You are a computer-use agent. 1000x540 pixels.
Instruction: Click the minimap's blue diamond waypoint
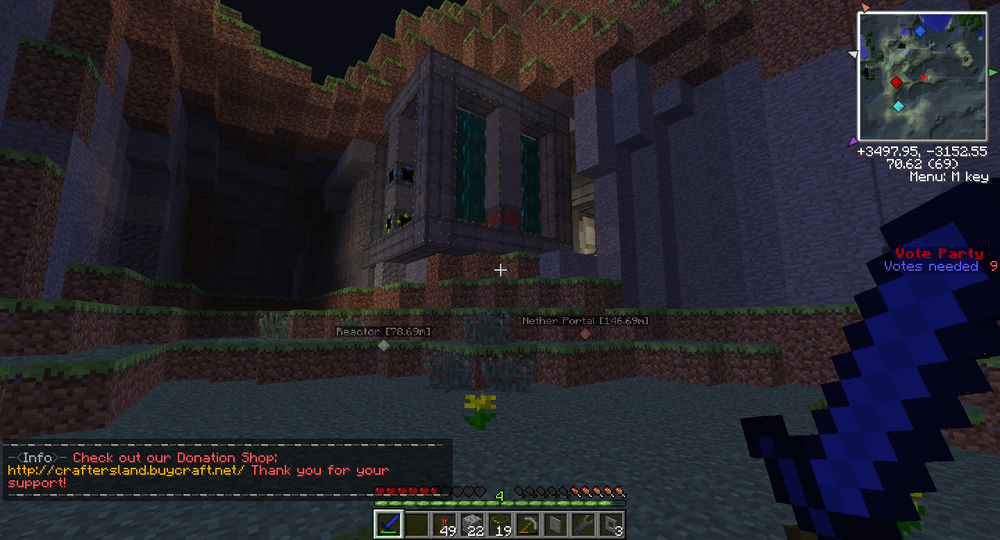tap(920, 31)
